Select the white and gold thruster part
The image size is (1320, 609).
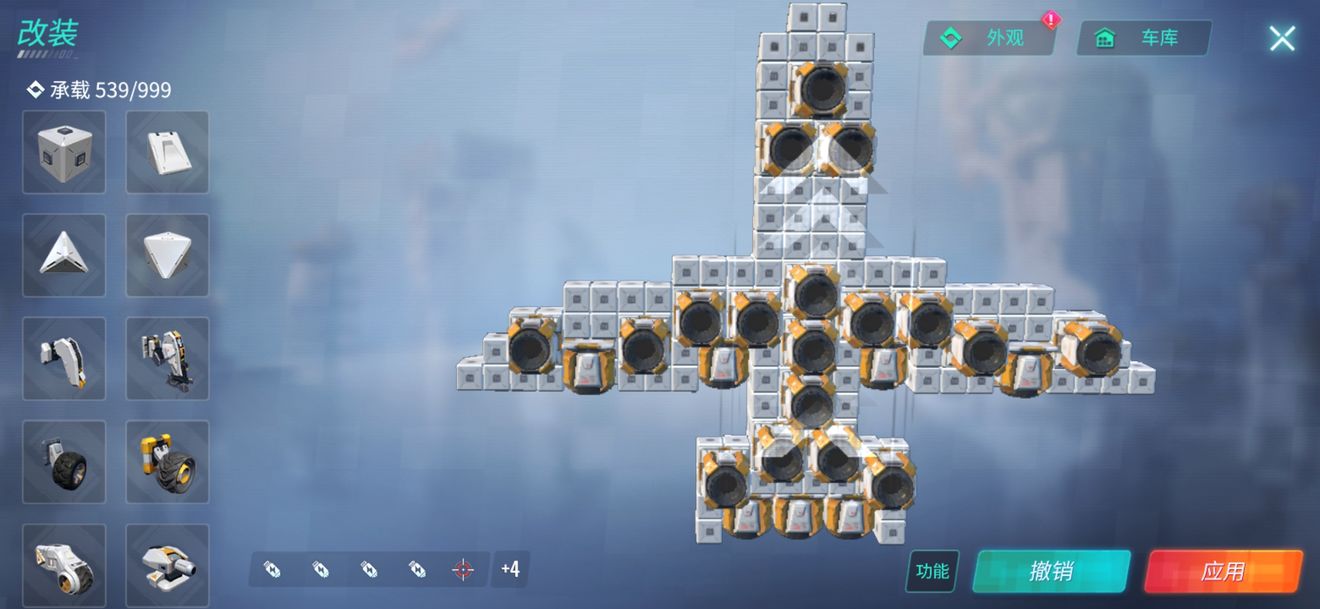pyautogui.click(x=64, y=564)
